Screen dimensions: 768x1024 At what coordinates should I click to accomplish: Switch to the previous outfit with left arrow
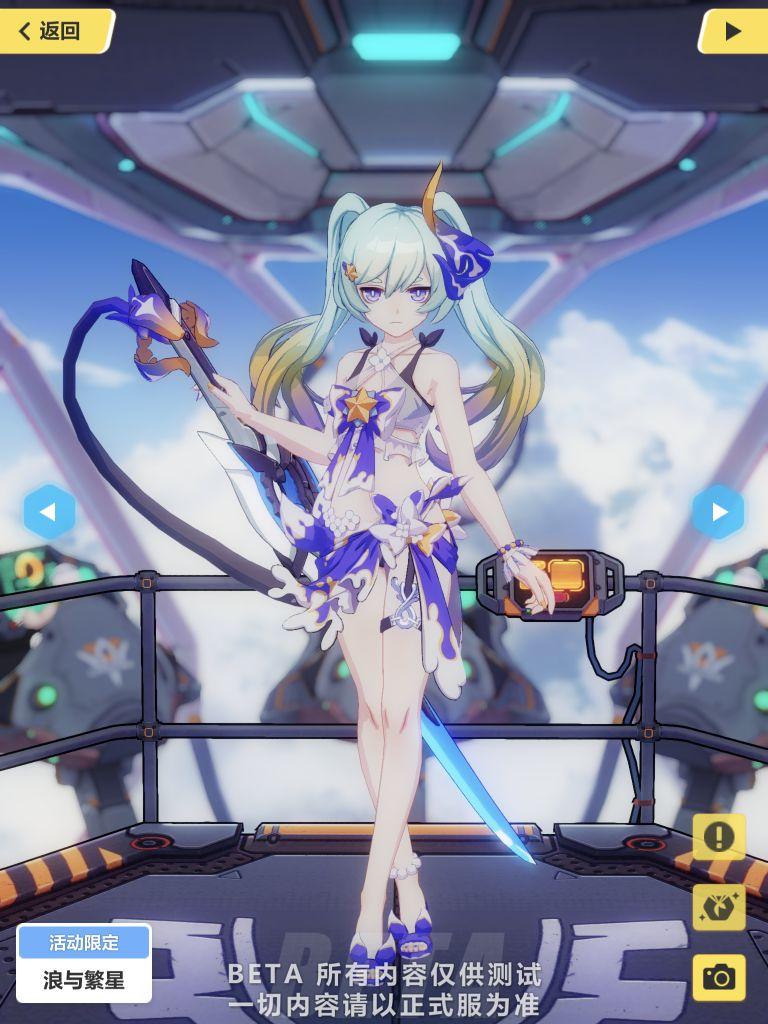pos(49,512)
